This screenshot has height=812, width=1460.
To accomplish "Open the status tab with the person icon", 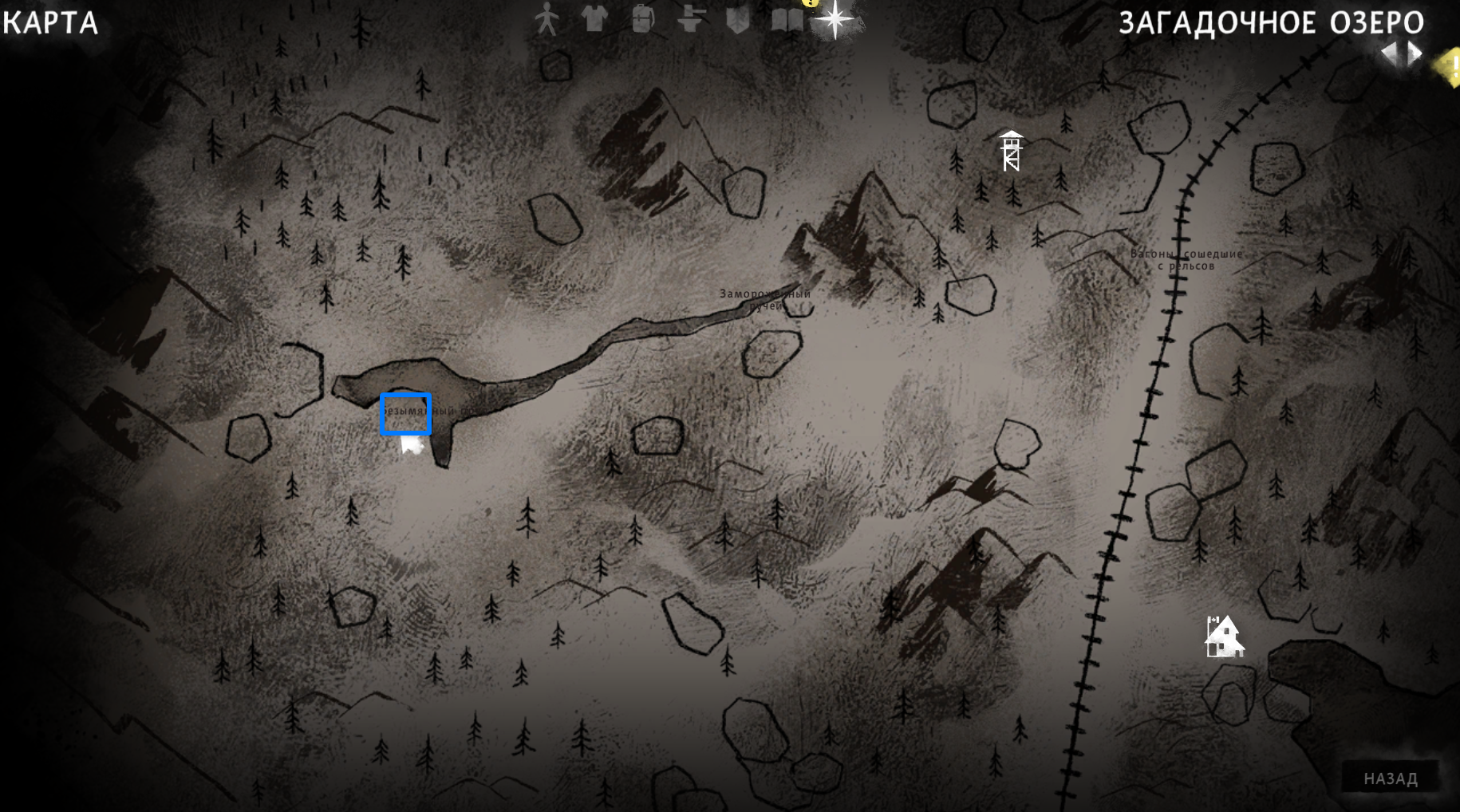I will click(547, 19).
